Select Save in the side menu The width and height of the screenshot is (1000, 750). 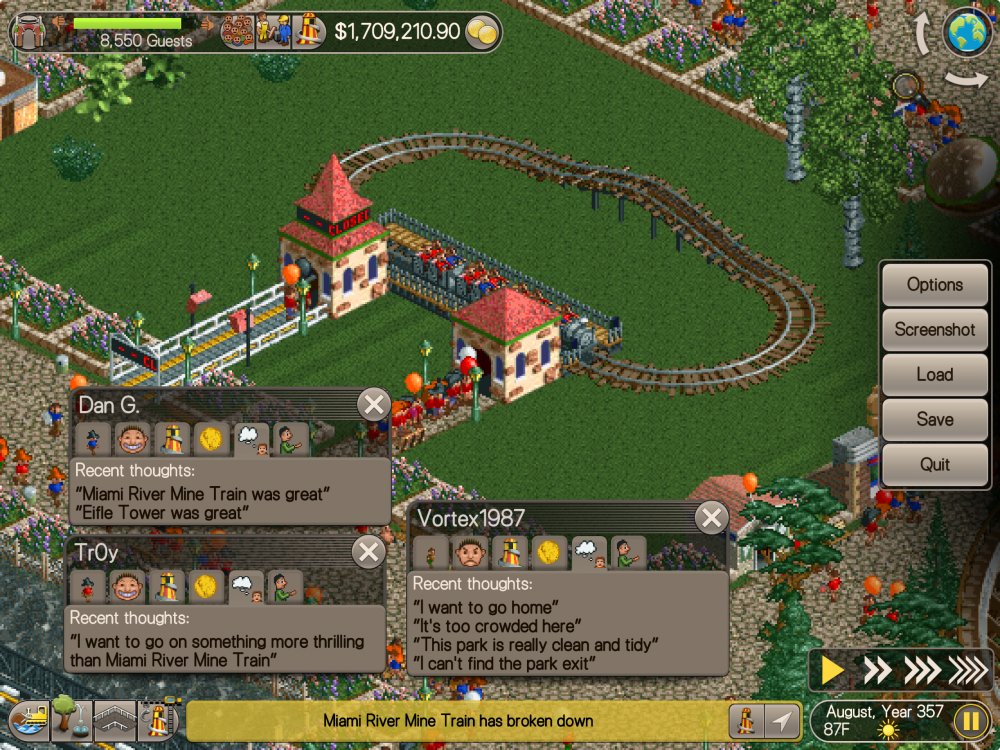[x=934, y=420]
